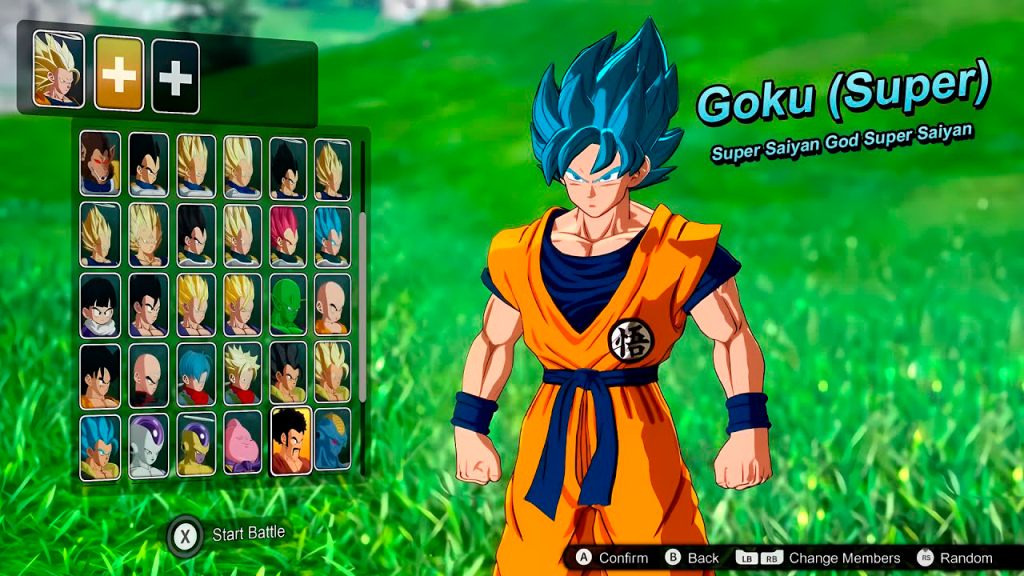Screen dimensions: 1024x576
Task: Choose the Random character option
Action: (955, 558)
